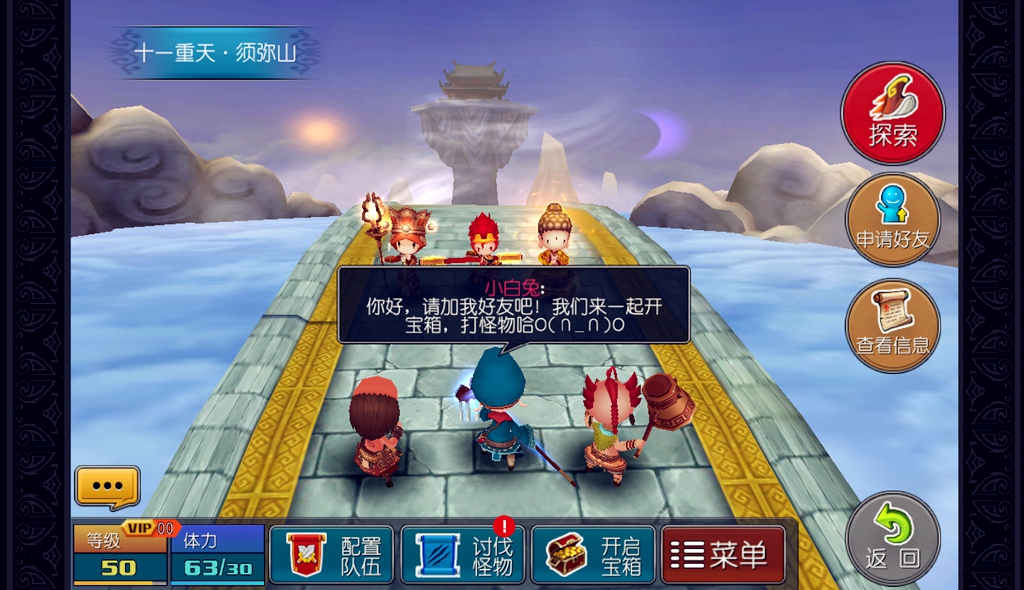Open treasure chests with 开启宝箱
The image size is (1024, 590).
pos(593,554)
